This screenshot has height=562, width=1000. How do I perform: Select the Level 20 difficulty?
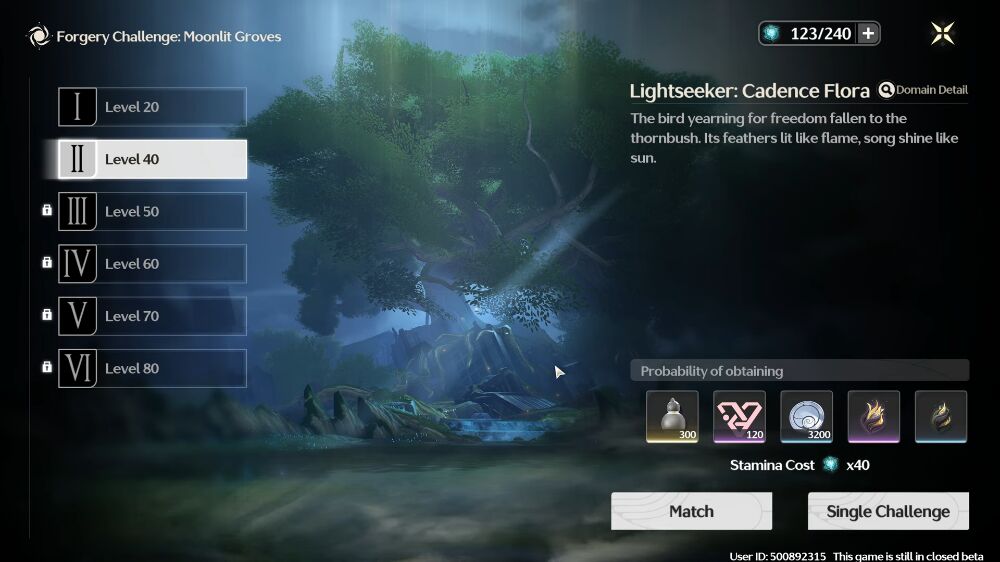pyautogui.click(x=152, y=107)
